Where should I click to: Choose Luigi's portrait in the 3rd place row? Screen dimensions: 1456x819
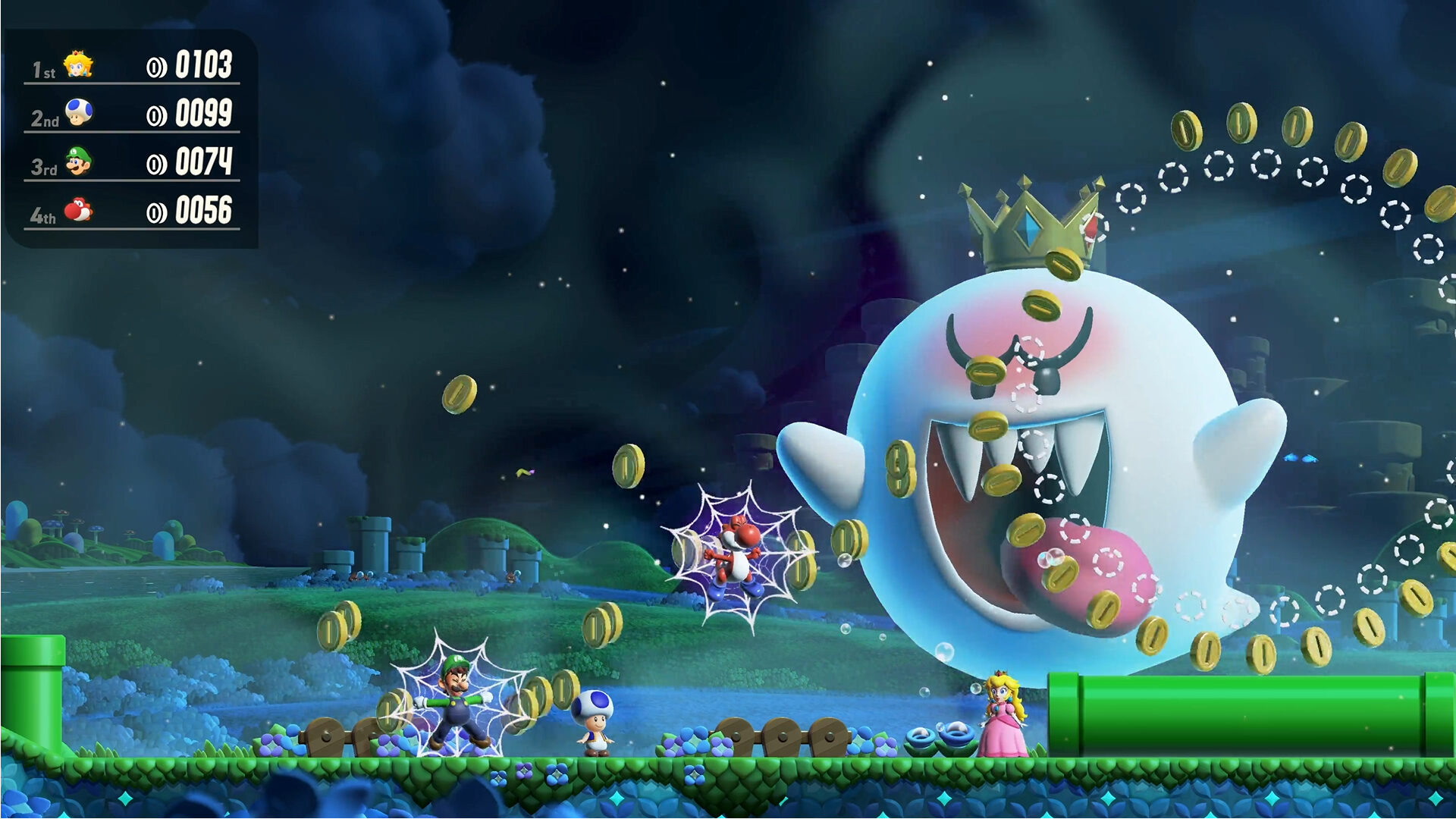tap(78, 162)
